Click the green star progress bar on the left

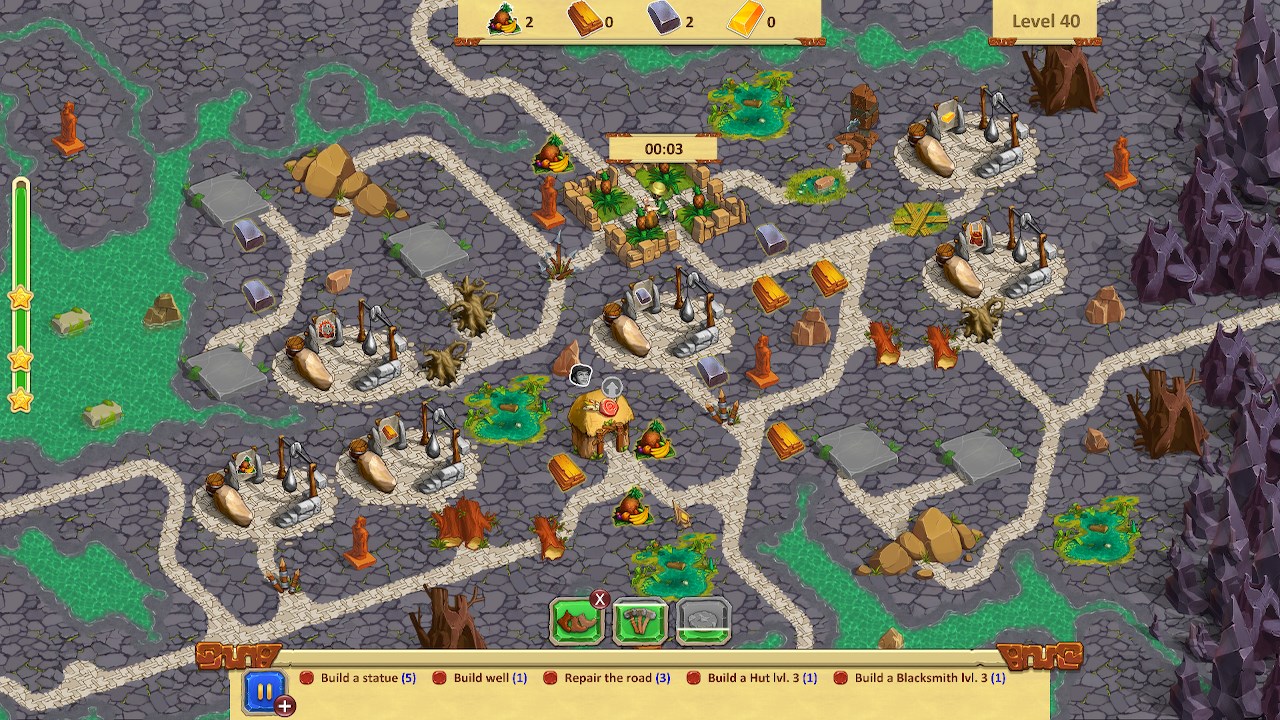coord(21,290)
